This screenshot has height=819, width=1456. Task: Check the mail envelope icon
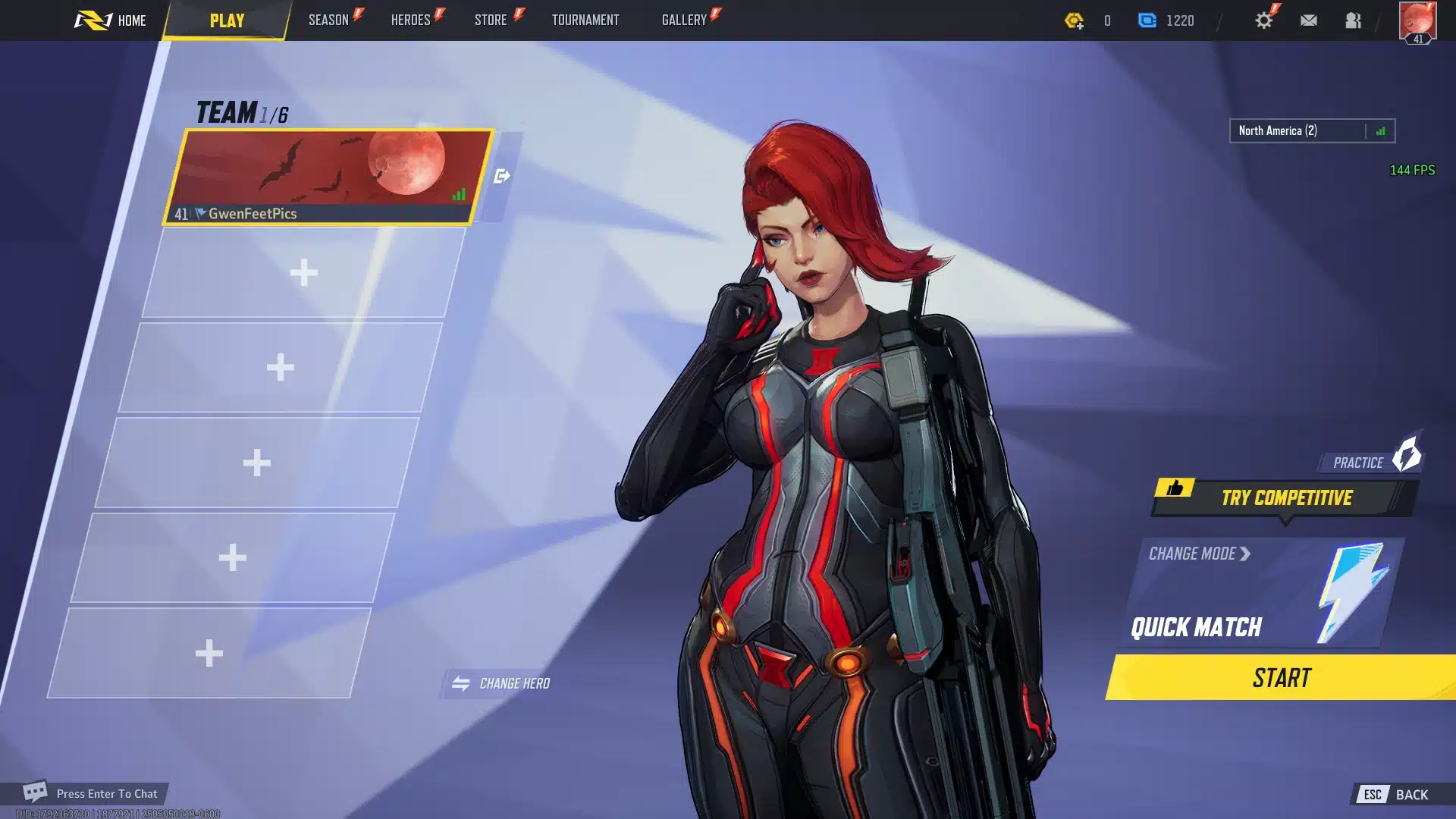coord(1309,20)
